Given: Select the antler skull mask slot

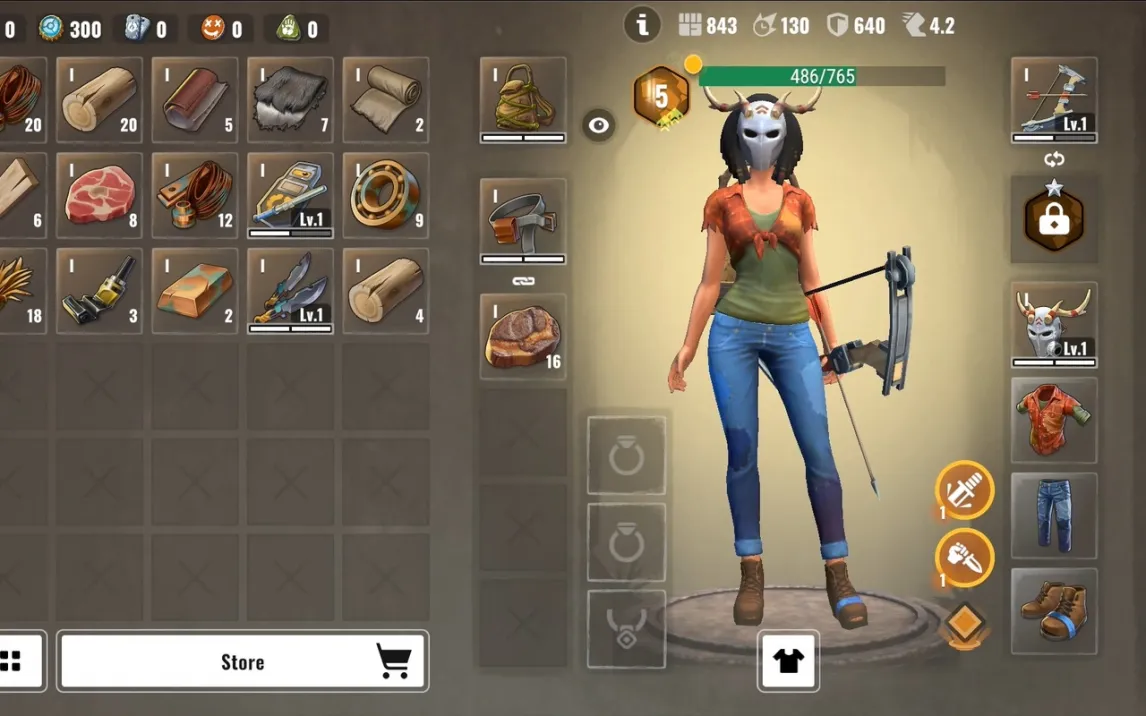Looking at the screenshot, I should tap(1054, 324).
